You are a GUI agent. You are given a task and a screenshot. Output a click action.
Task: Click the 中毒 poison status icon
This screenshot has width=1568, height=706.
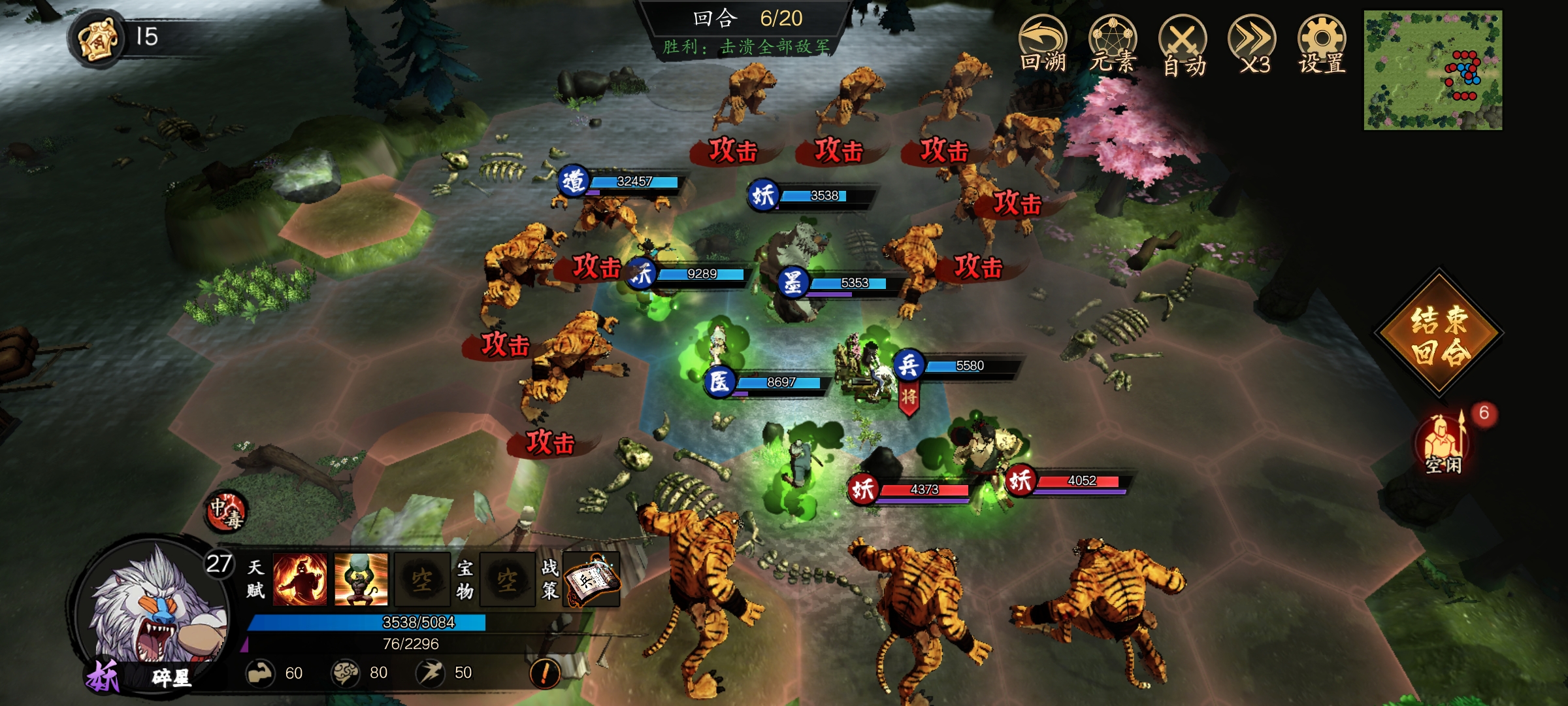click(226, 511)
